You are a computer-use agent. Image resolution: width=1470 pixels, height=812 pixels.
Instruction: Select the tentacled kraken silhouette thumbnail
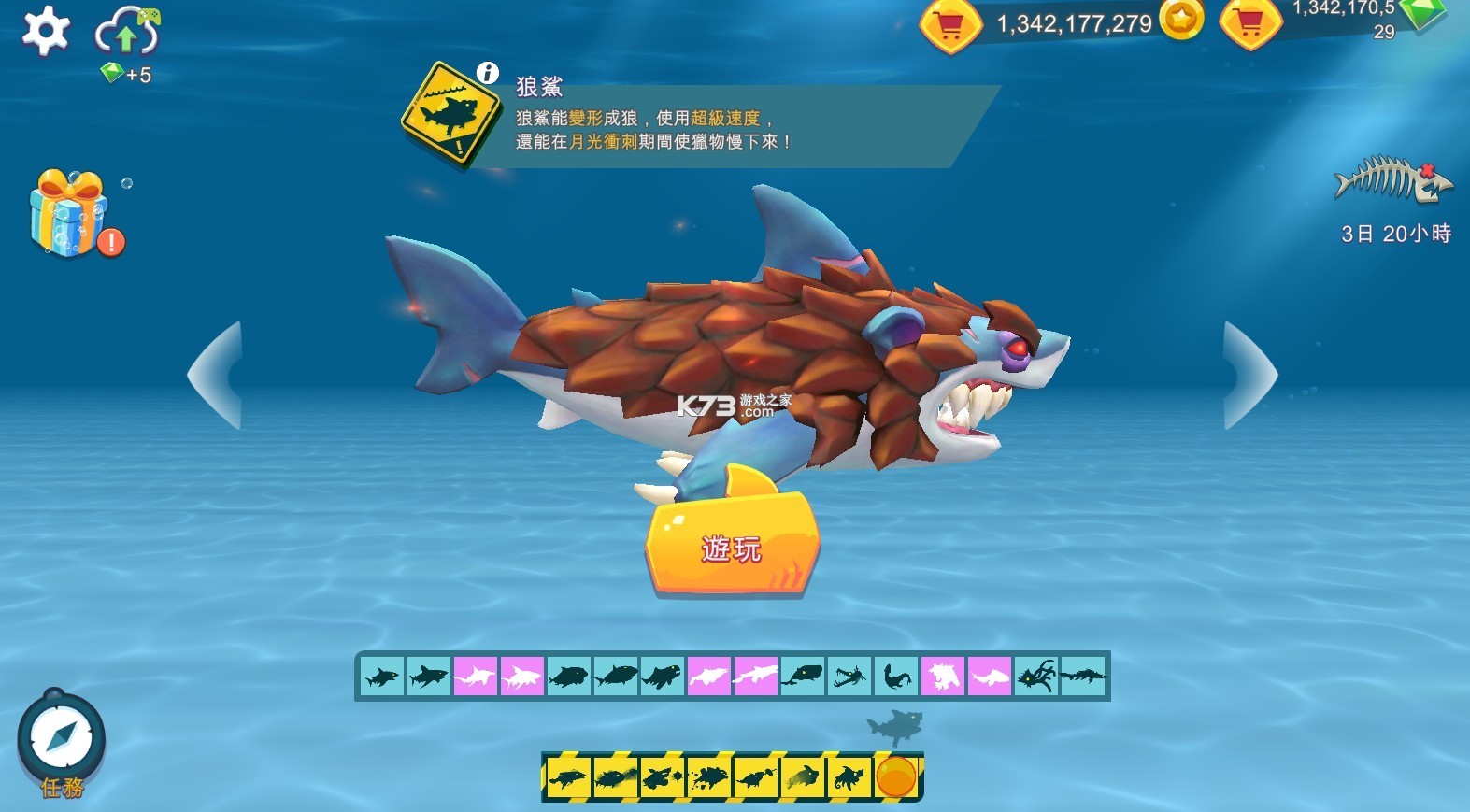click(1036, 676)
